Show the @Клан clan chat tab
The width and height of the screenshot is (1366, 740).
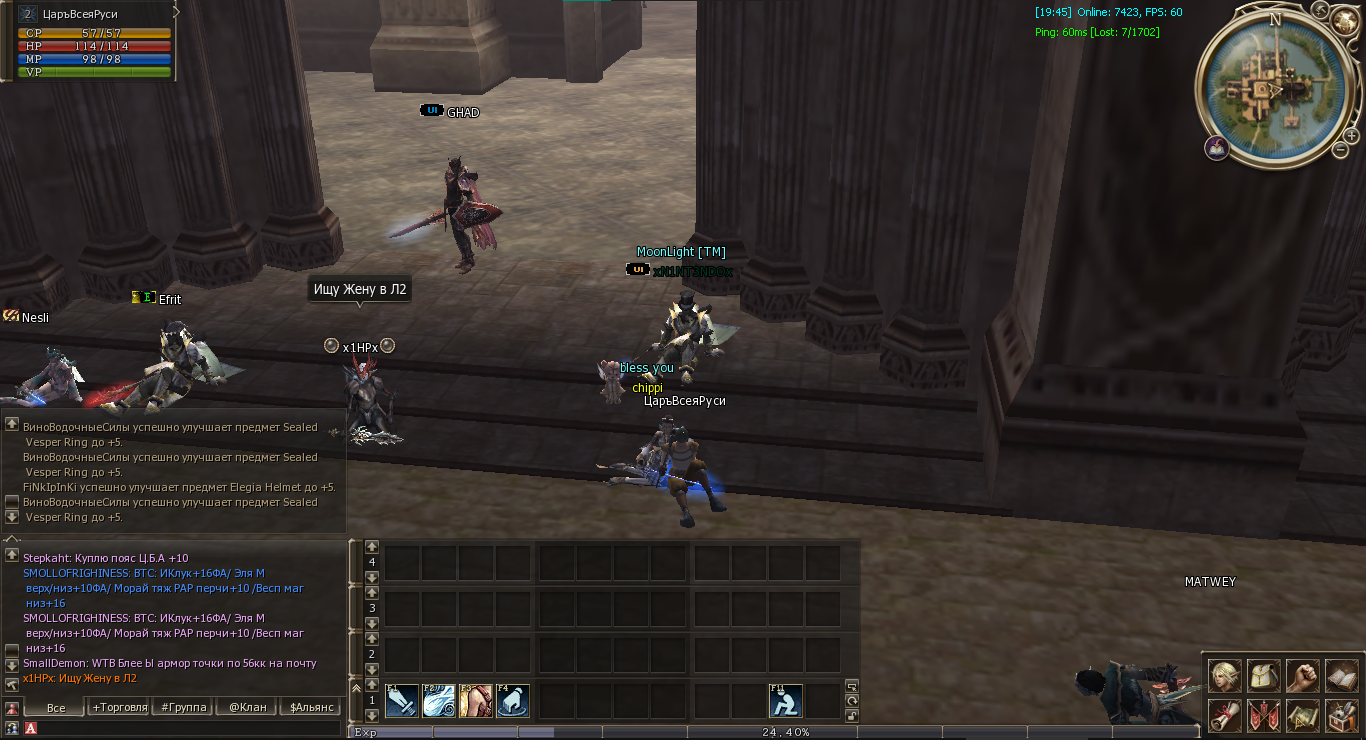click(x=247, y=707)
